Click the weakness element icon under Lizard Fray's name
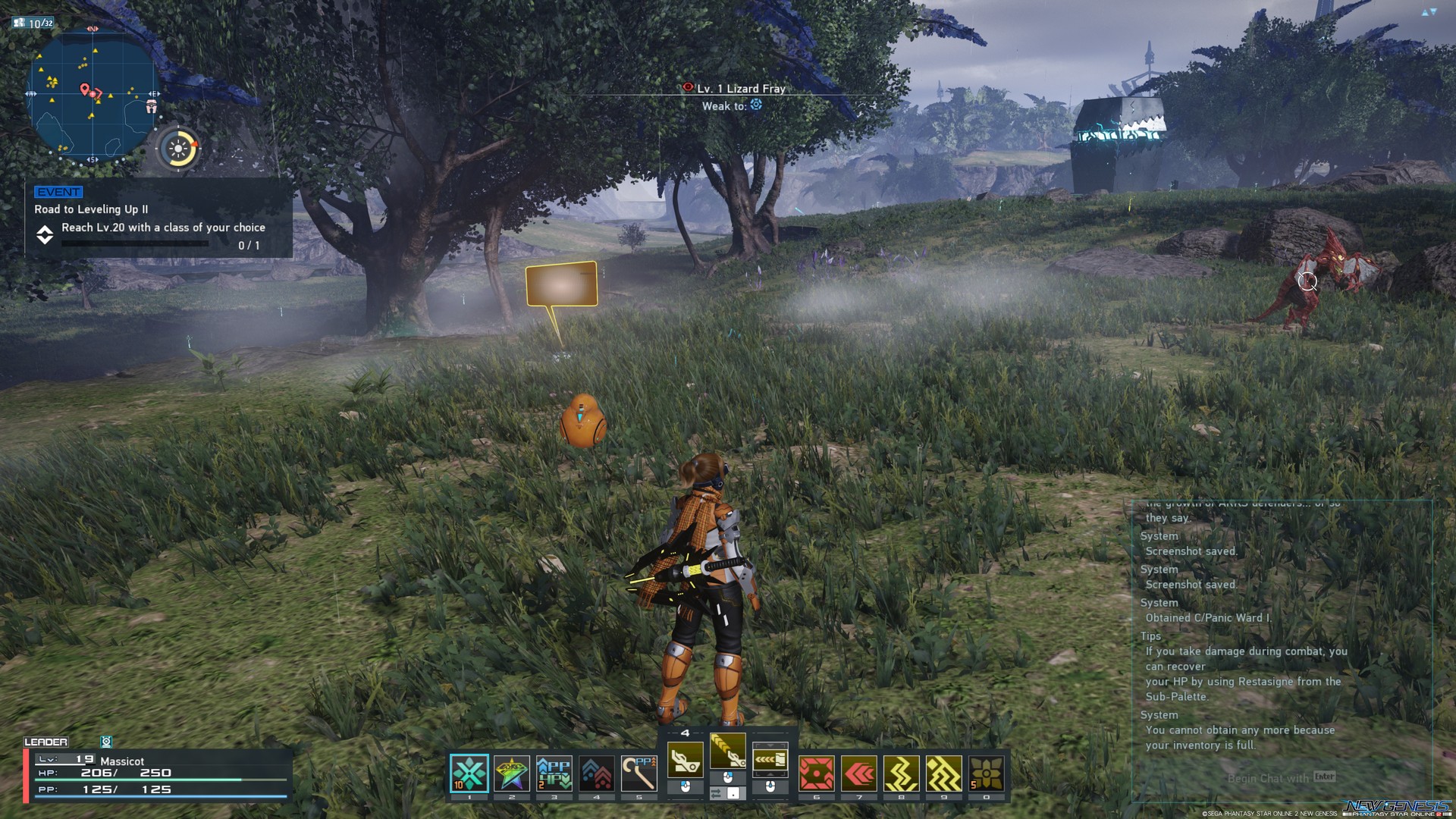1456x819 pixels. pos(755,106)
